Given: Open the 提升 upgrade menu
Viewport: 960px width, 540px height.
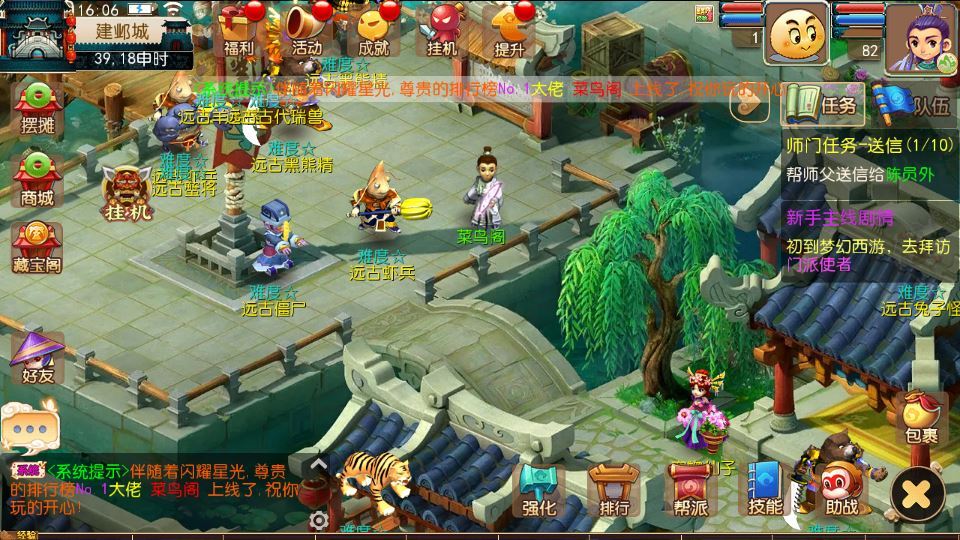Looking at the screenshot, I should pyautogui.click(x=509, y=28).
